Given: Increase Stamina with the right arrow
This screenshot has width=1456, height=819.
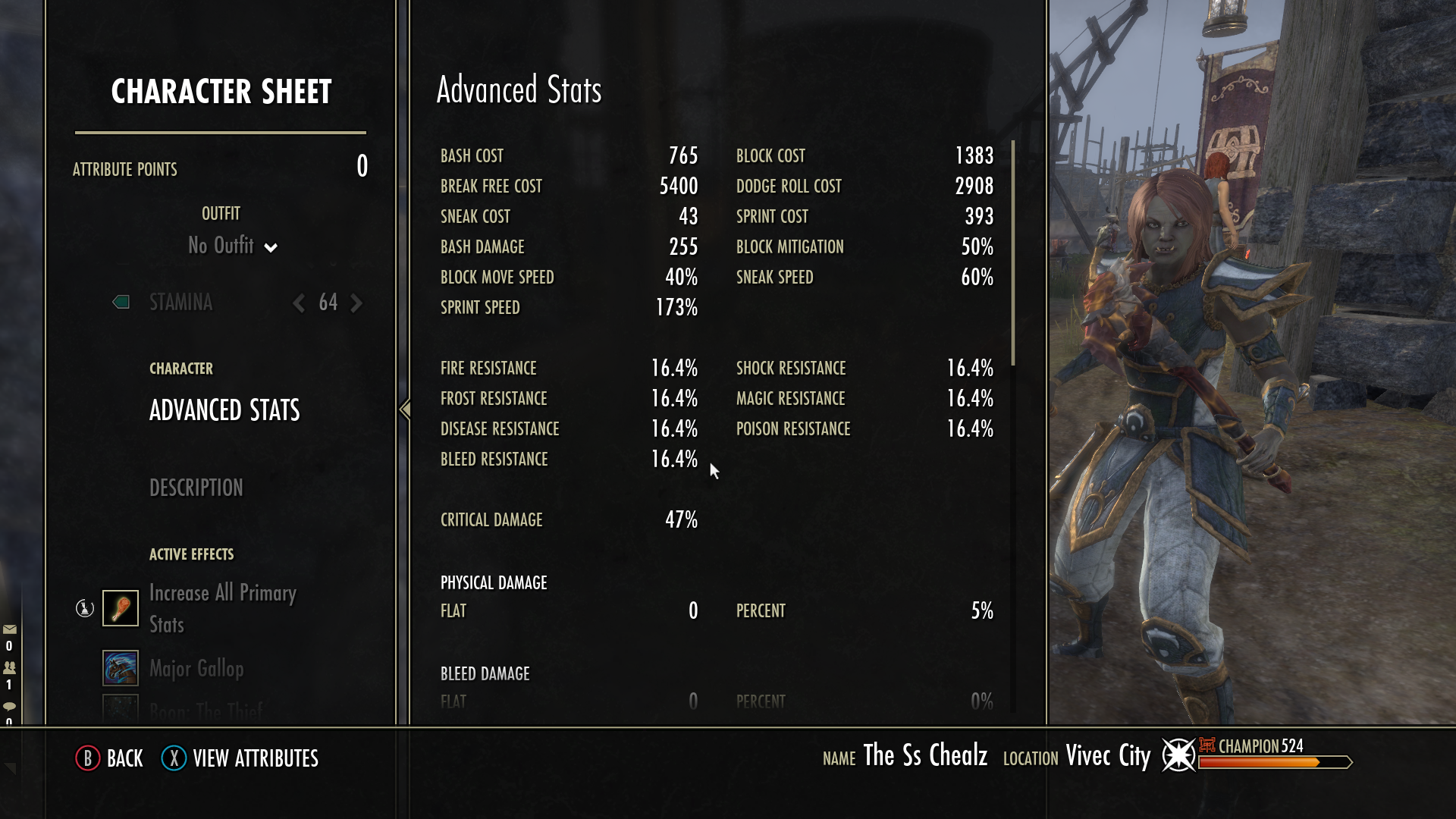Looking at the screenshot, I should [356, 303].
